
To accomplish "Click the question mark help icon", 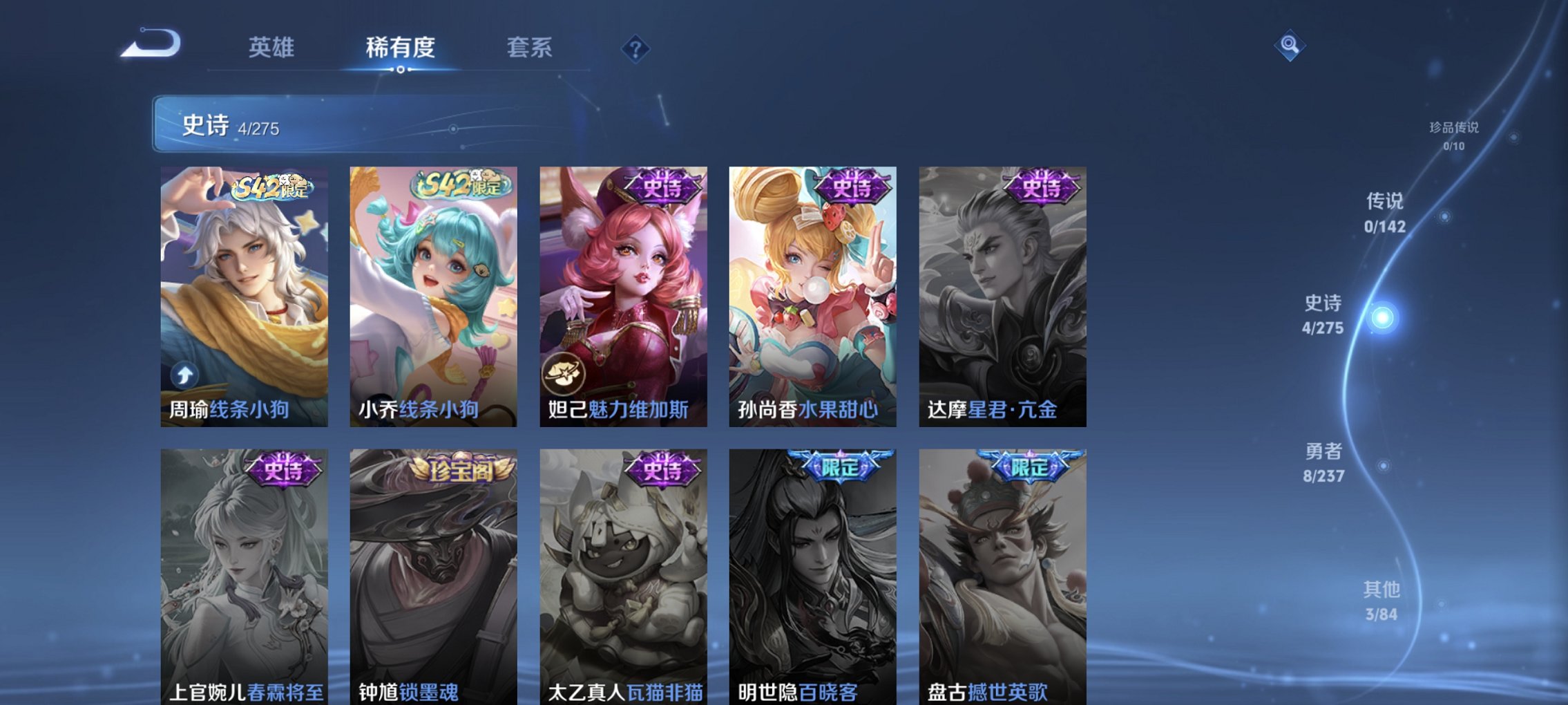I will [x=636, y=50].
